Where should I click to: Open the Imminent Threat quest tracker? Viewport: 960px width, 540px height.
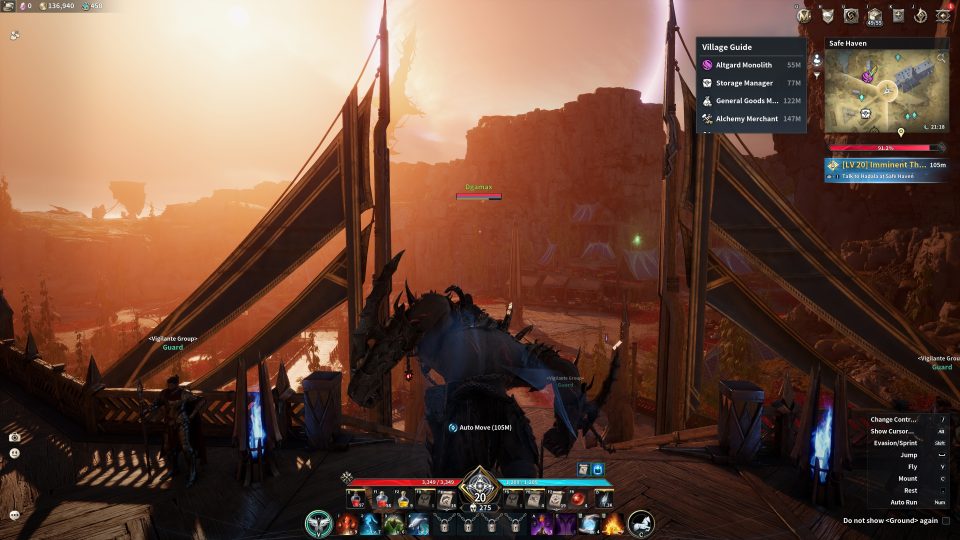click(886, 169)
